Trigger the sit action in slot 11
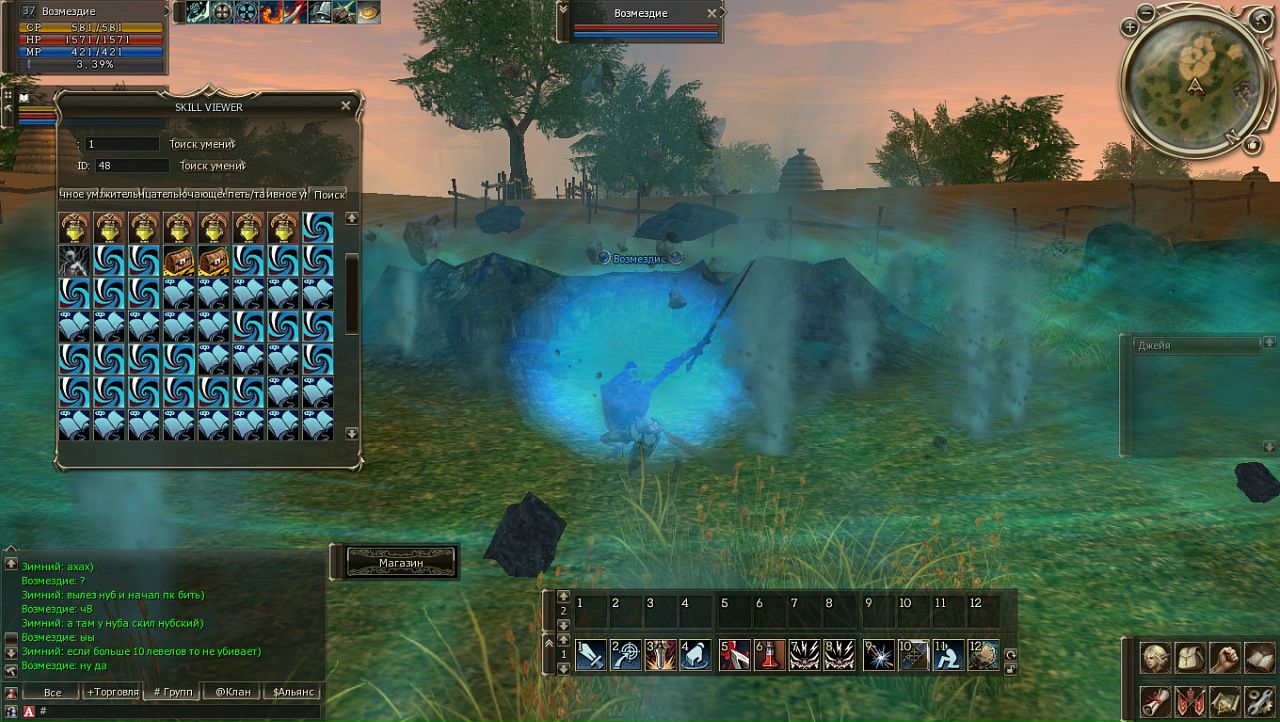The width and height of the screenshot is (1280, 722). pyautogui.click(x=948, y=655)
